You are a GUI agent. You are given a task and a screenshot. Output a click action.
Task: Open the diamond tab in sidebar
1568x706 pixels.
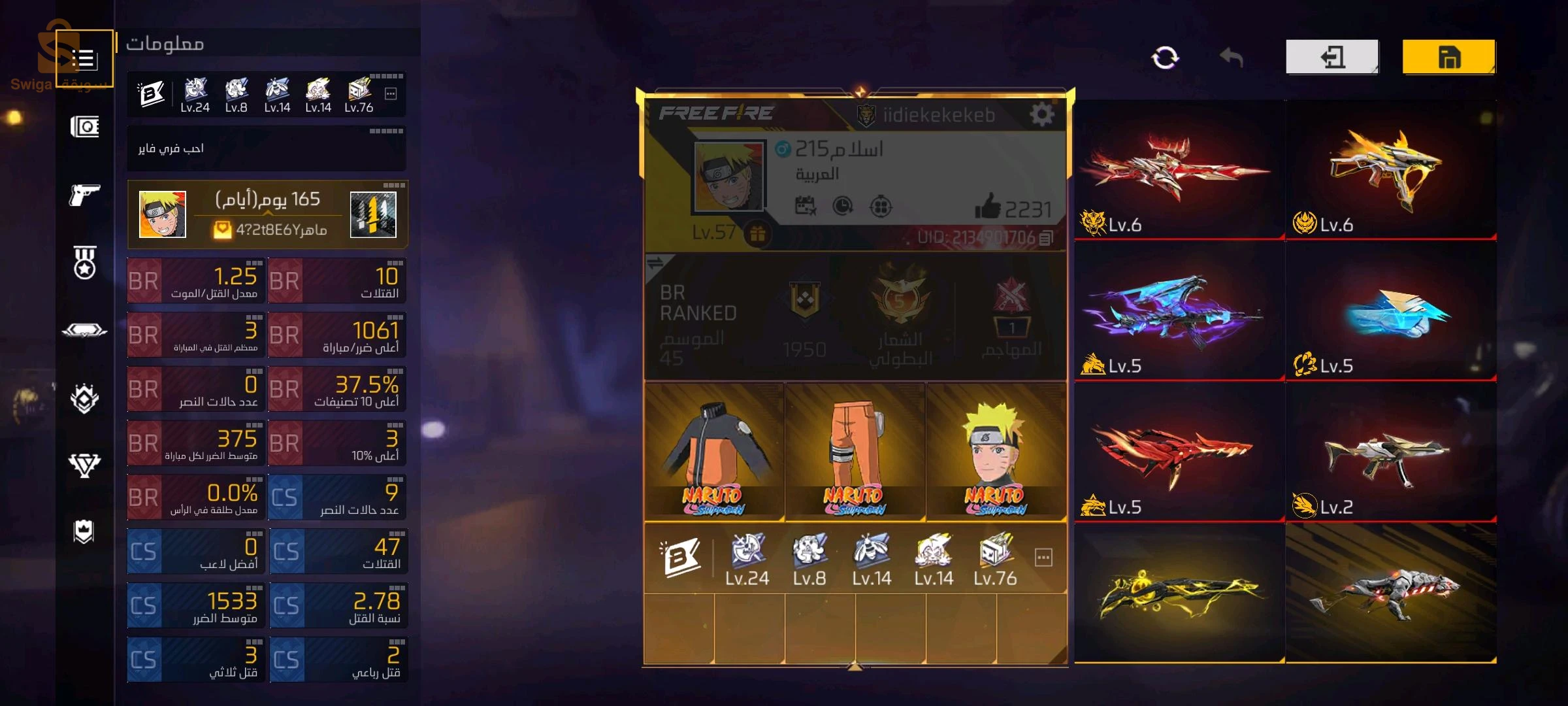tap(84, 464)
